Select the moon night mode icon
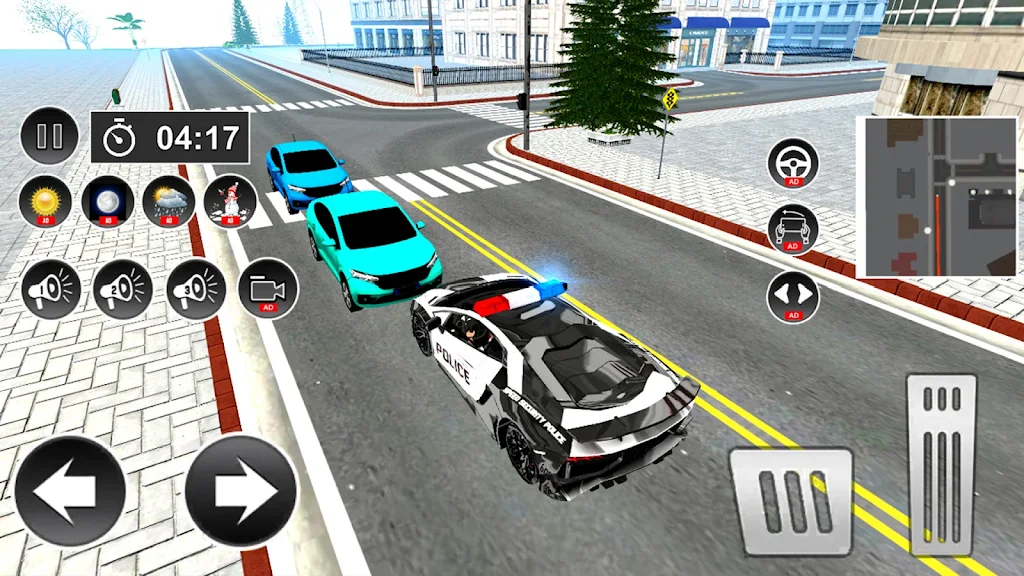This screenshot has height=576, width=1024. (106, 201)
